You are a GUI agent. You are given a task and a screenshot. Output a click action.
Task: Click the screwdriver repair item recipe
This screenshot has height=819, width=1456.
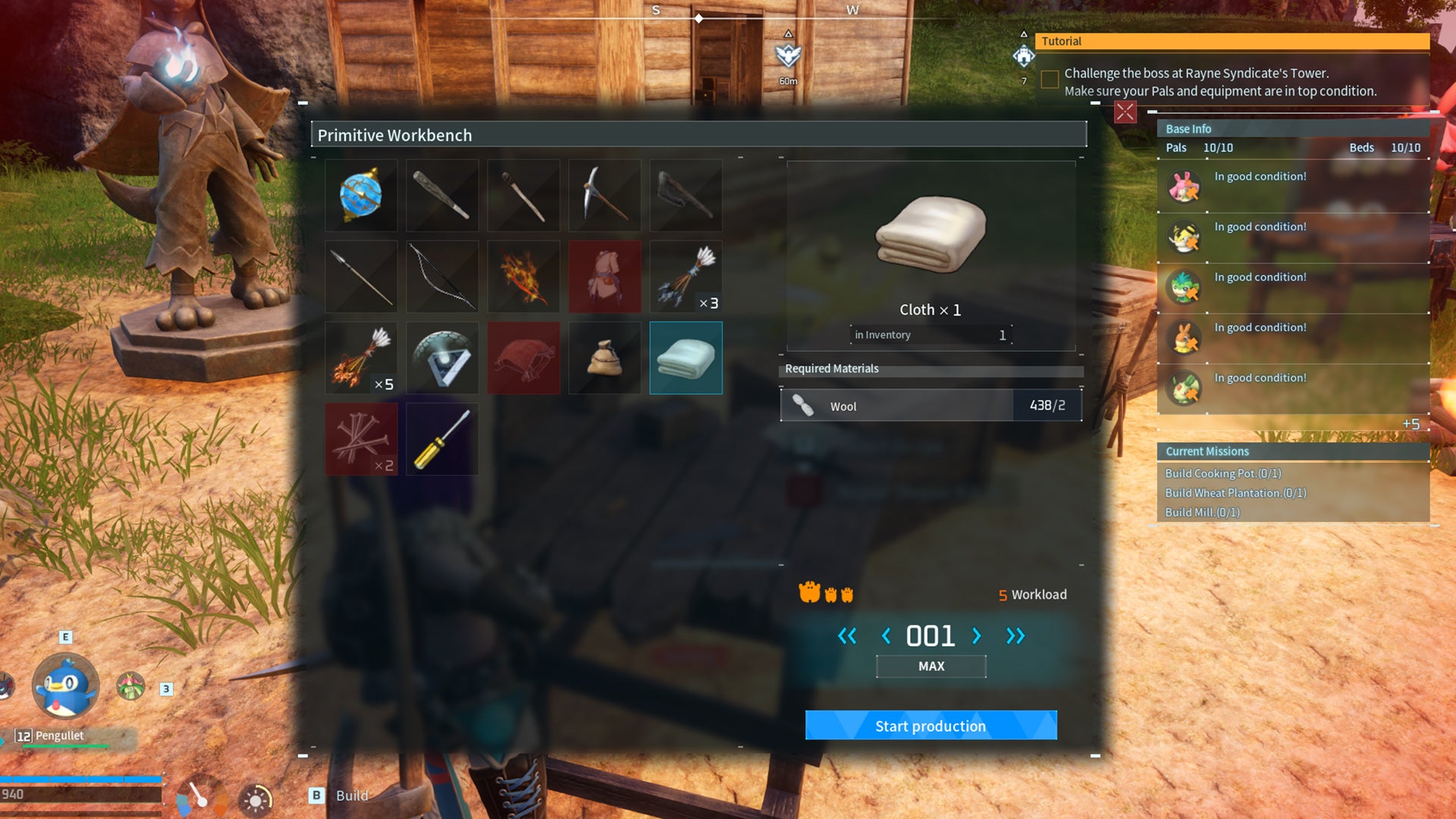click(442, 438)
